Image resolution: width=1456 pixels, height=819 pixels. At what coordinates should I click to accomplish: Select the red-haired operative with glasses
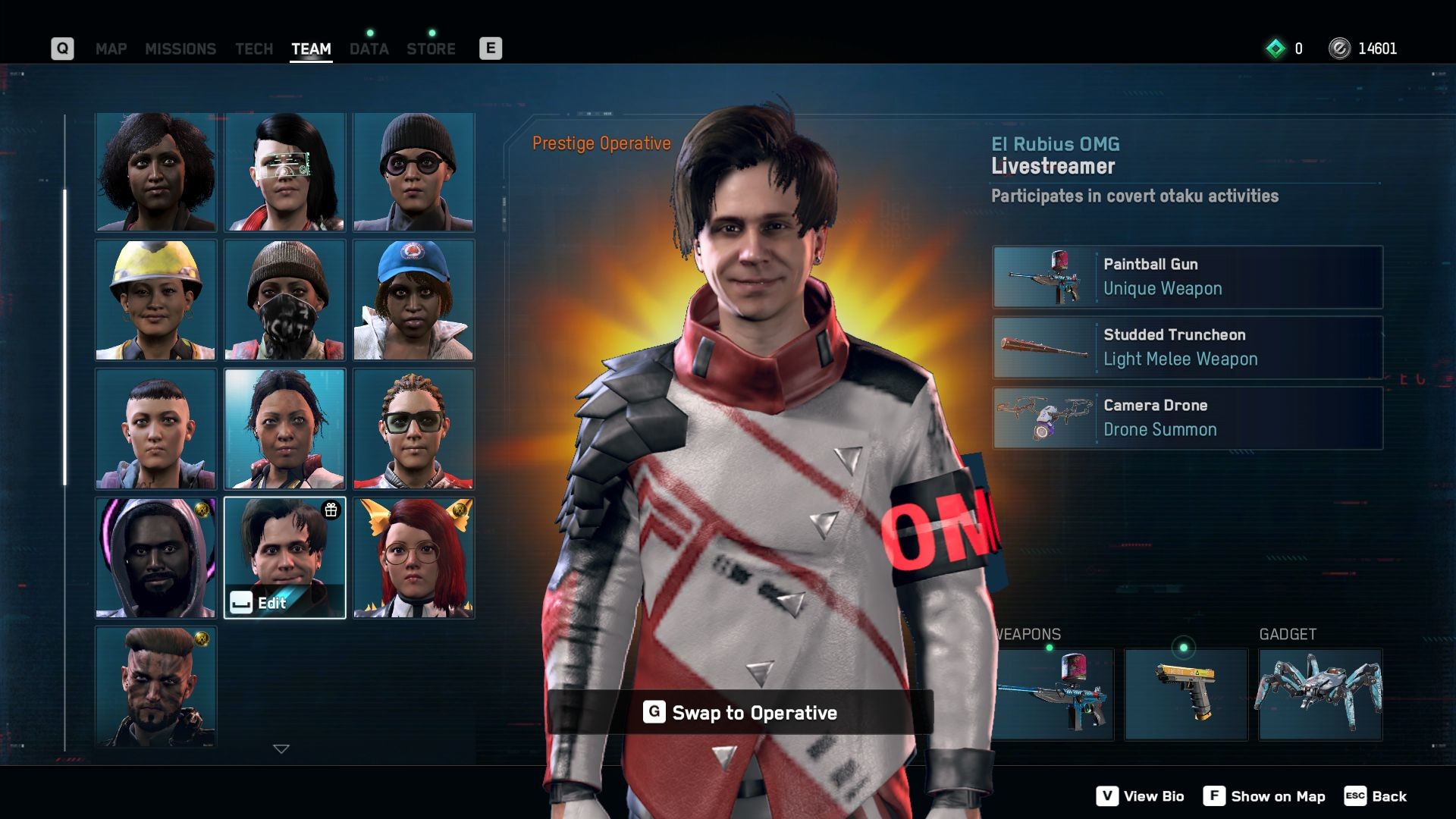[413, 557]
